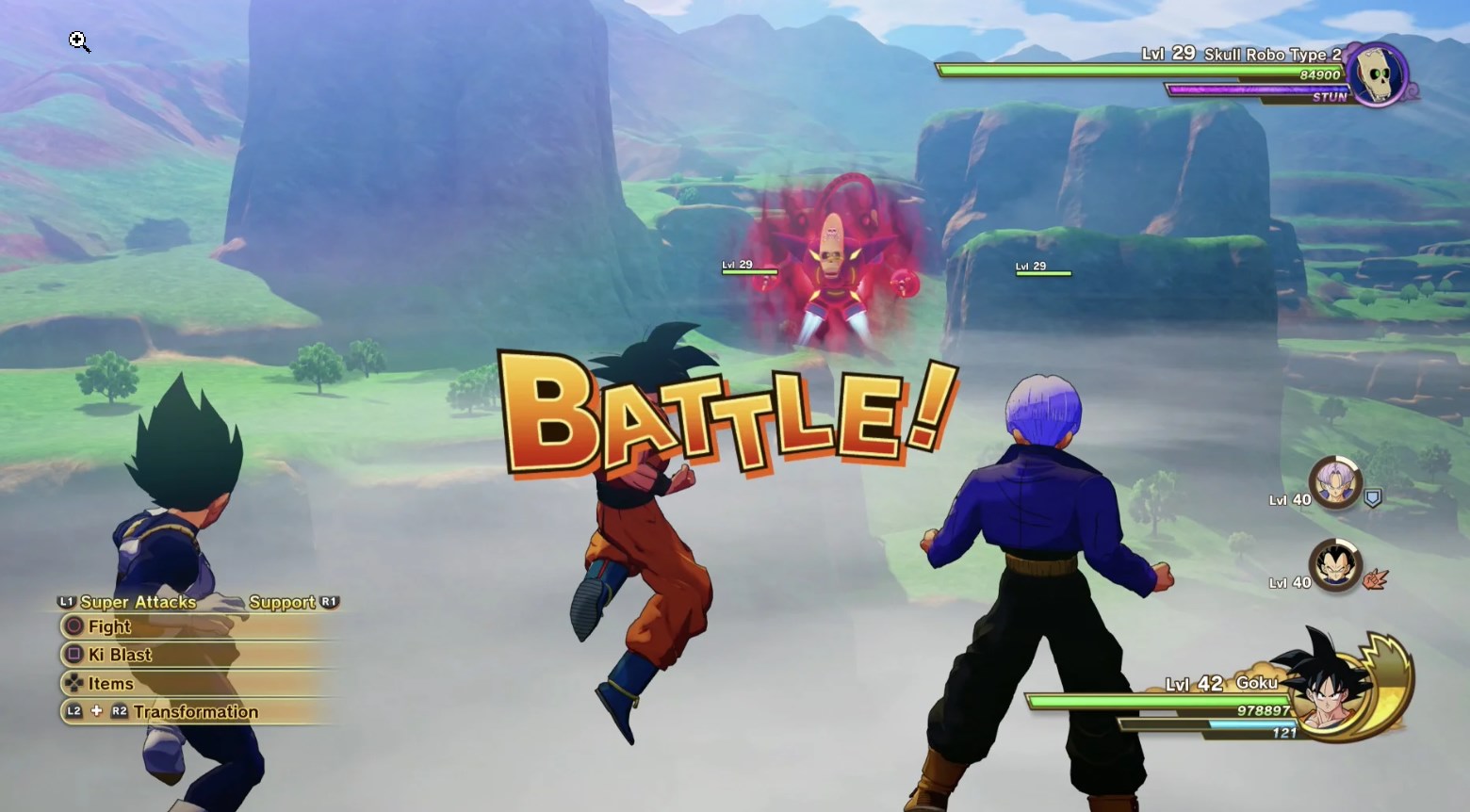Trigger the Transformation command
The image size is (1470, 812).
pyautogui.click(x=198, y=712)
